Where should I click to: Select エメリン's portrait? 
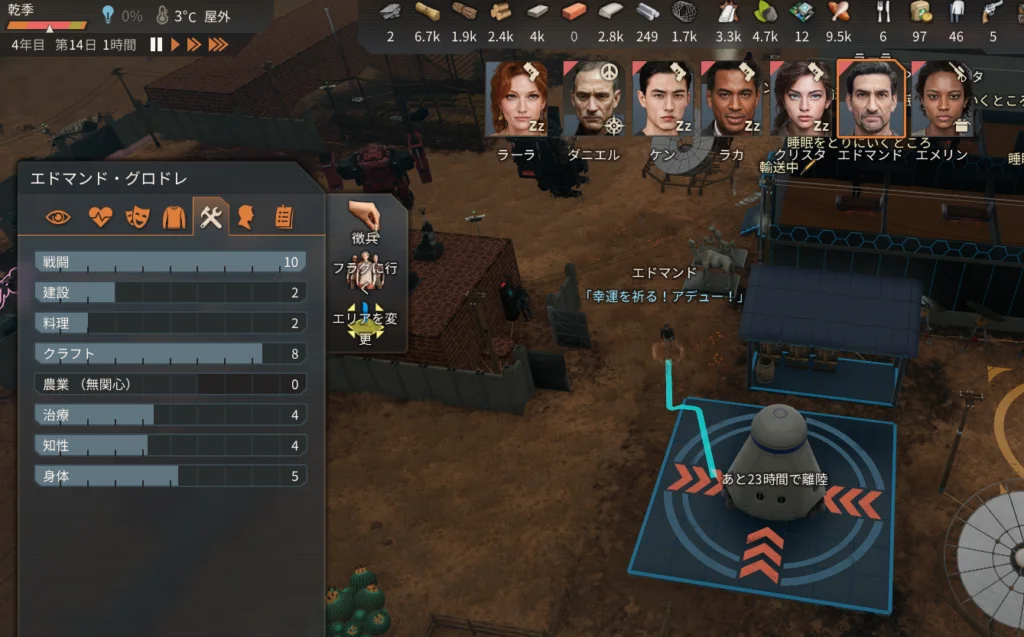941,100
